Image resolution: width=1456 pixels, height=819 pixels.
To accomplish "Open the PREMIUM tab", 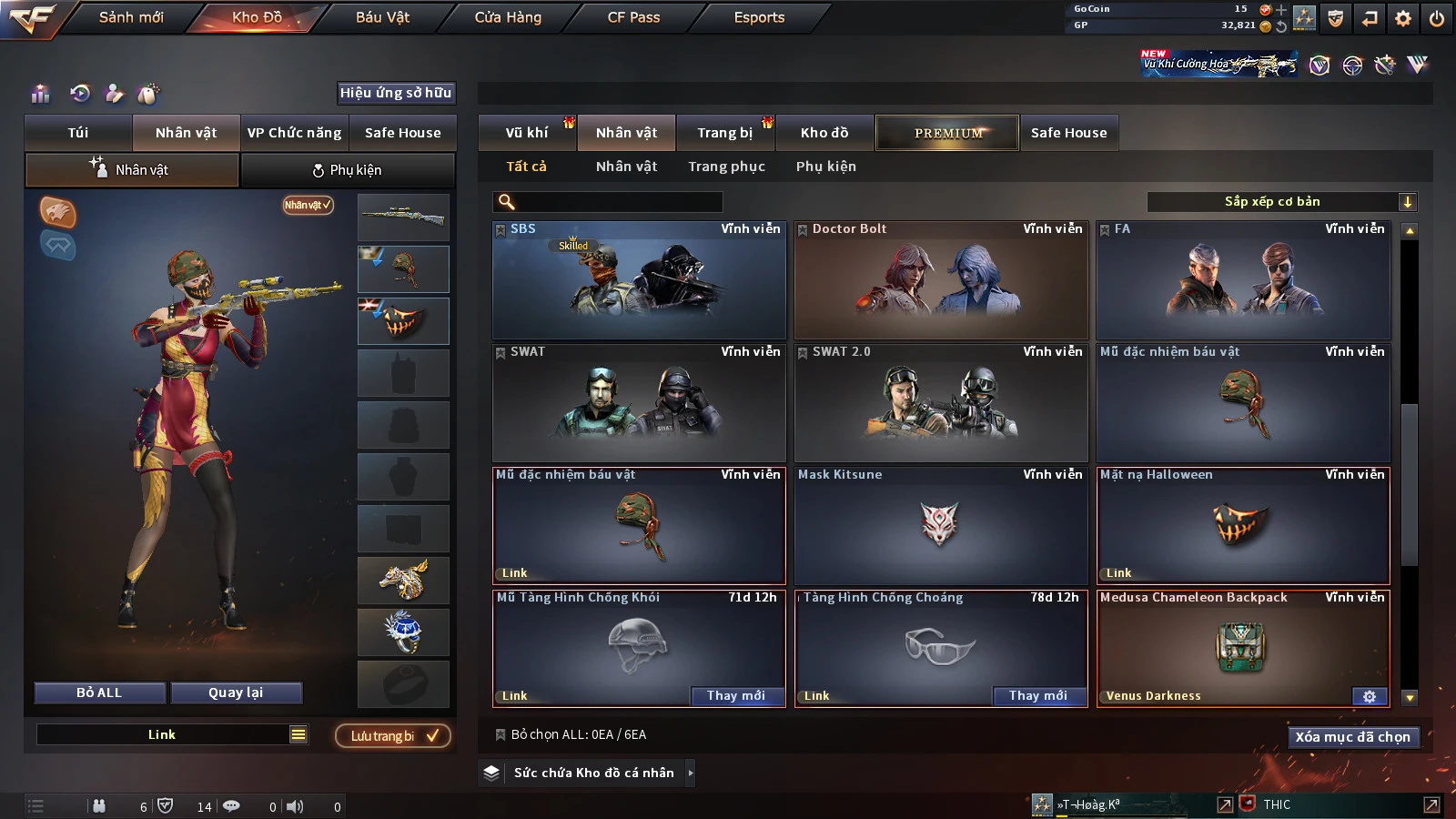I will [947, 133].
